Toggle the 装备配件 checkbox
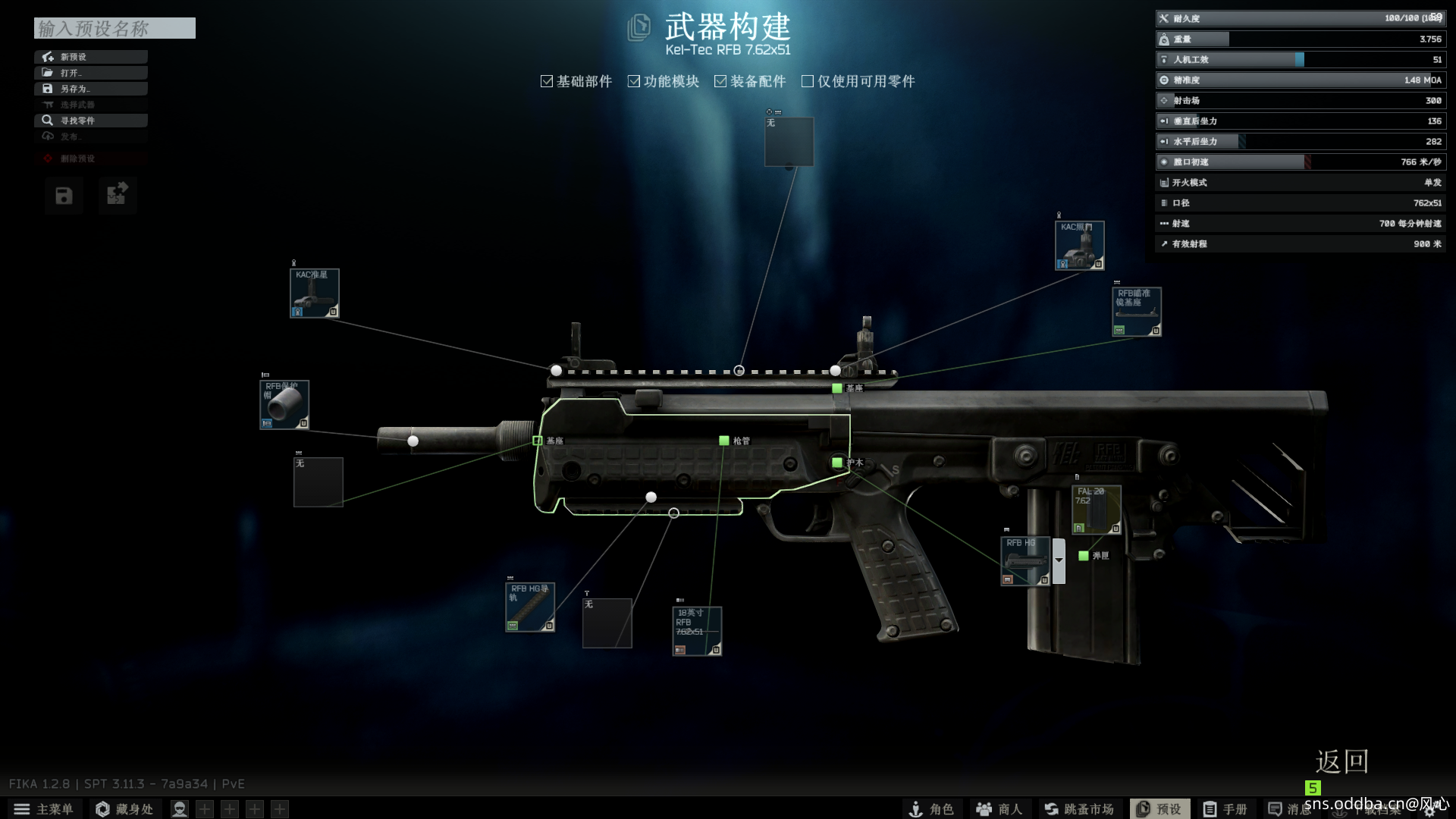 pos(720,81)
